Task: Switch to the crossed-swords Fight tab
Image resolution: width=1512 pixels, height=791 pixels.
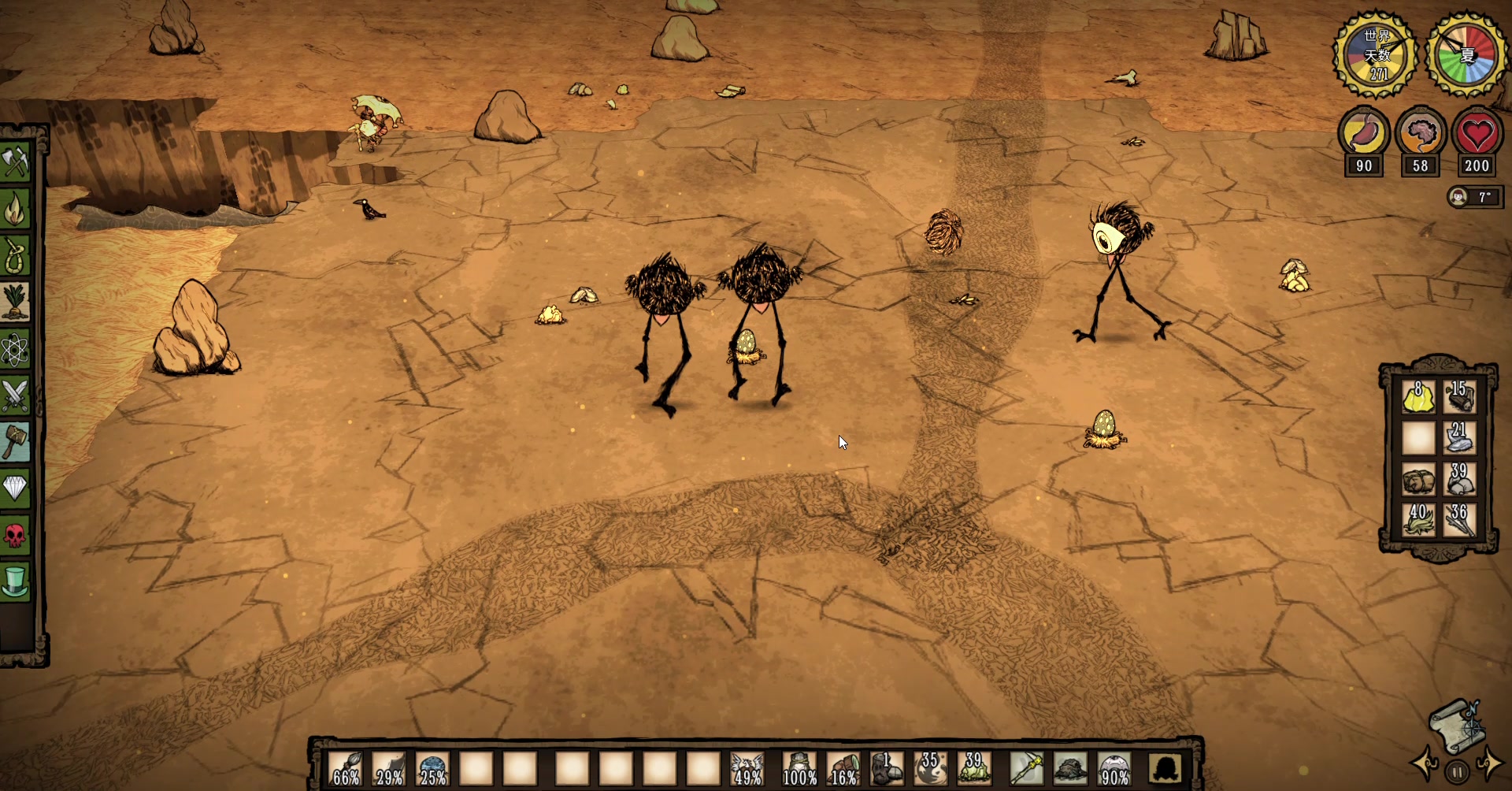Action: pyautogui.click(x=16, y=395)
